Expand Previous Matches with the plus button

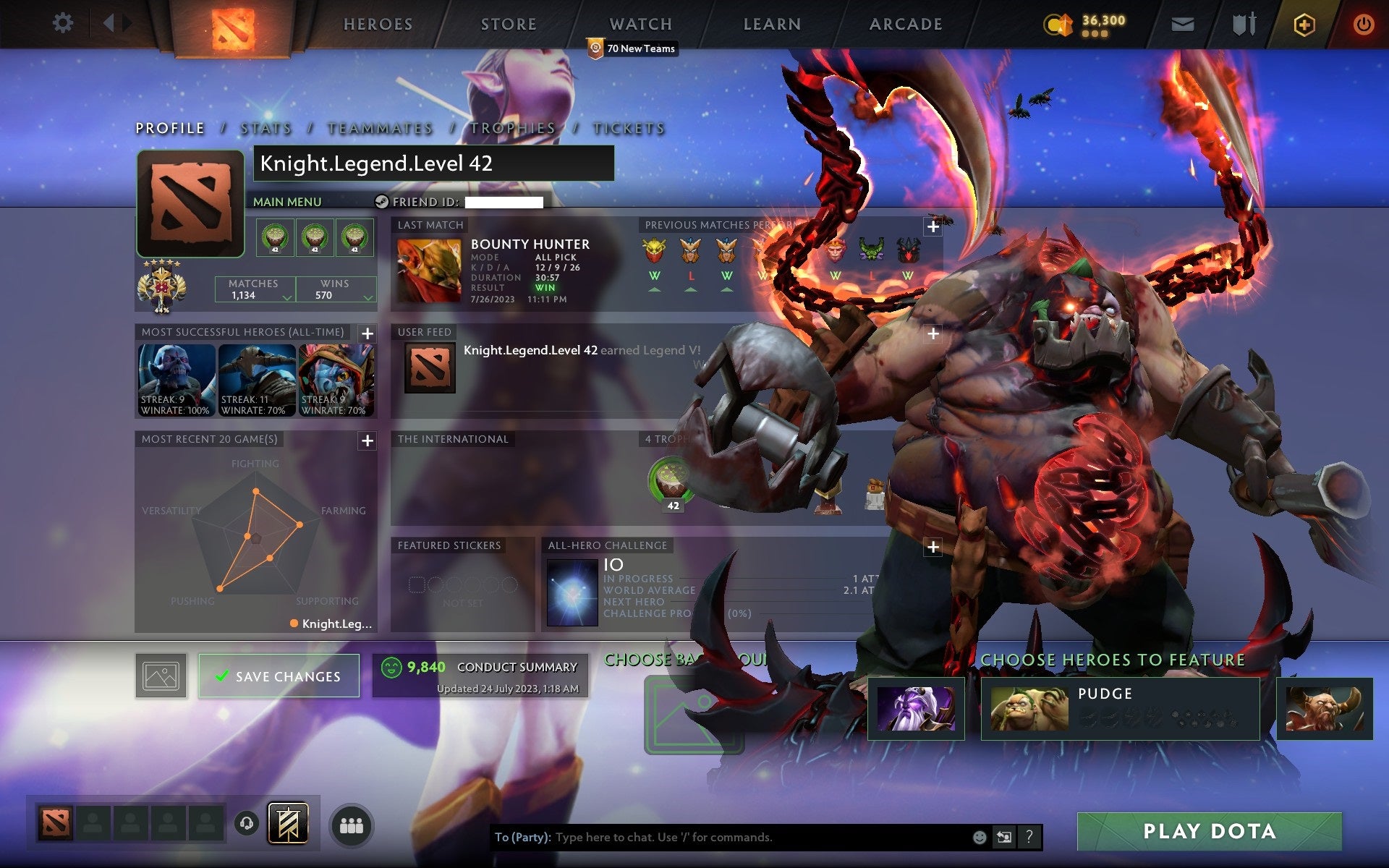933,226
